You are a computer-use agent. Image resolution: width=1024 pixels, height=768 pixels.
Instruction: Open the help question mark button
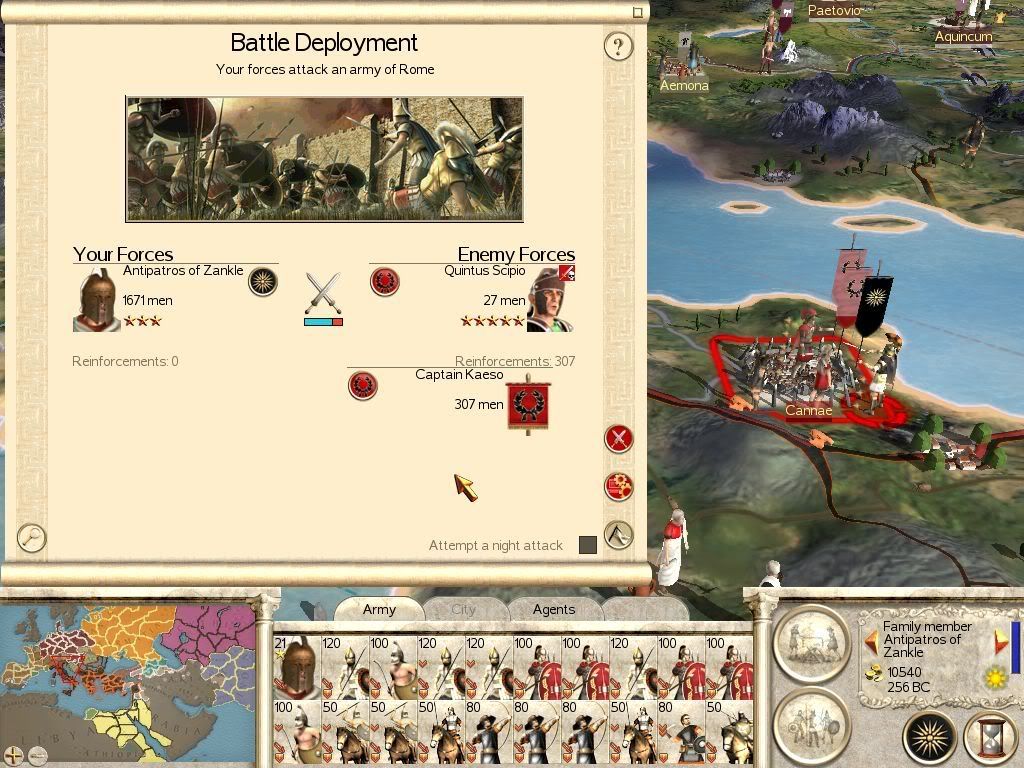click(x=619, y=46)
